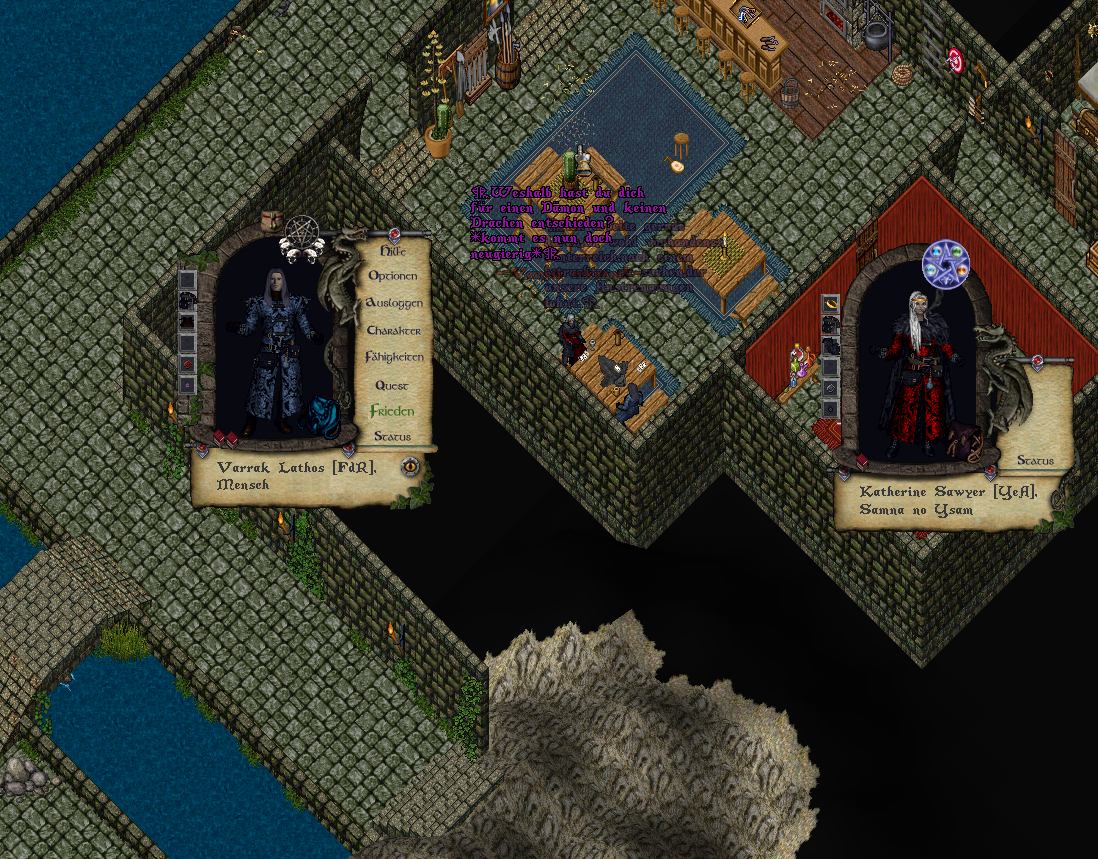Open Status on Katherine Sawyer's paperdoll
Screen dimensions: 1098x859
pos(1036,460)
